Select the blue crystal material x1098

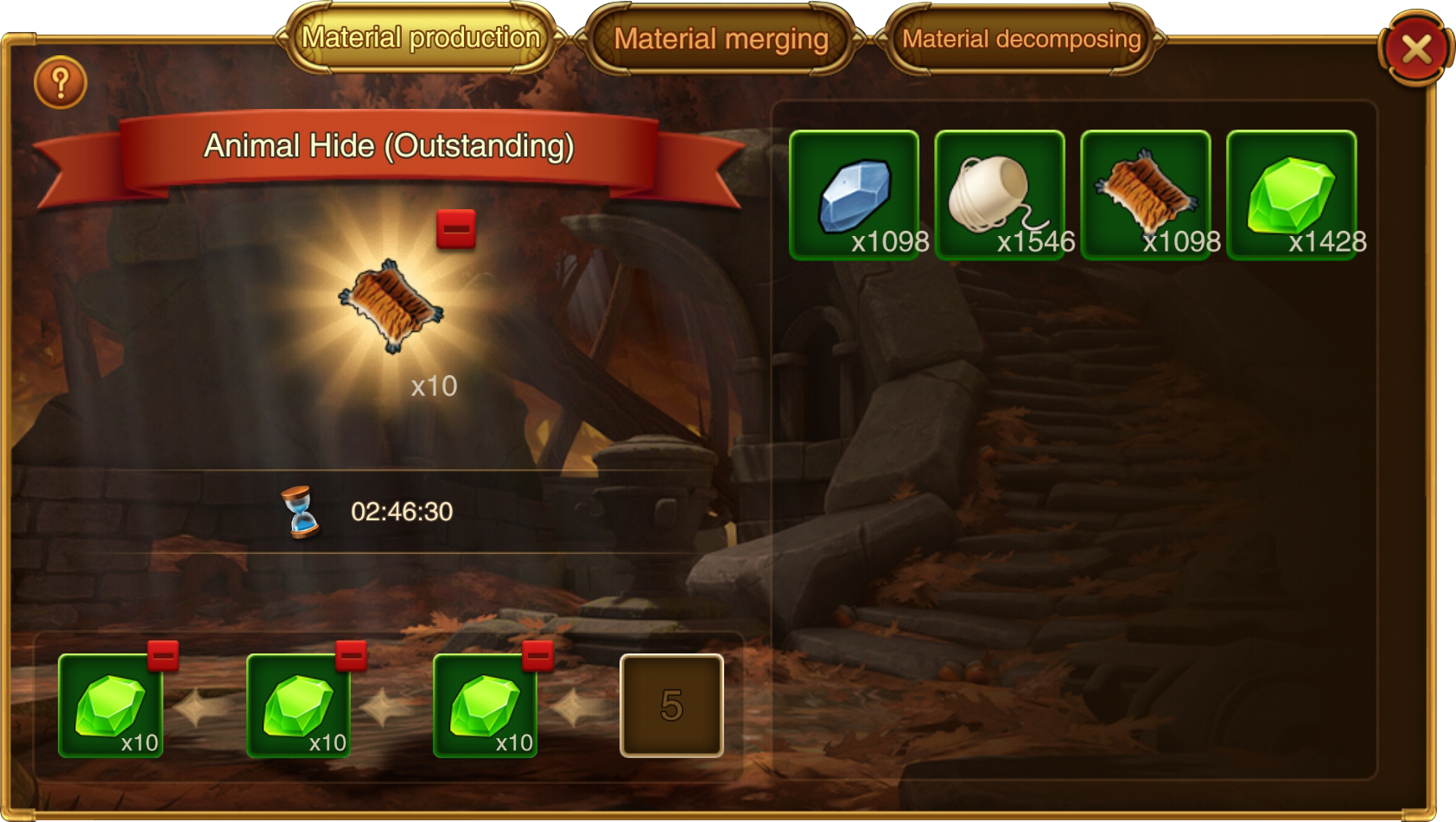click(854, 194)
